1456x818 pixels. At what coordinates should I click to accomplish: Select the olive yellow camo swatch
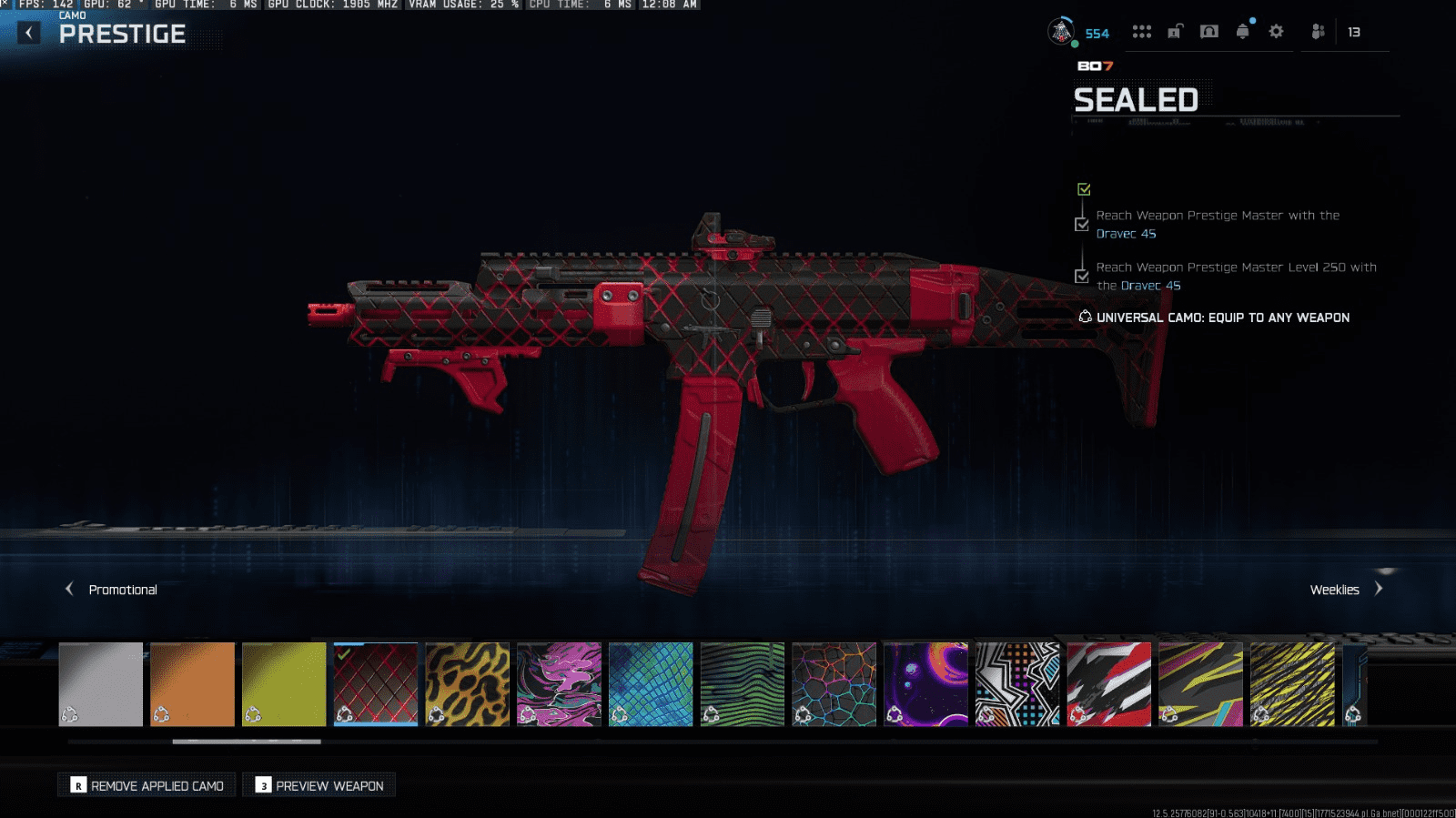284,684
